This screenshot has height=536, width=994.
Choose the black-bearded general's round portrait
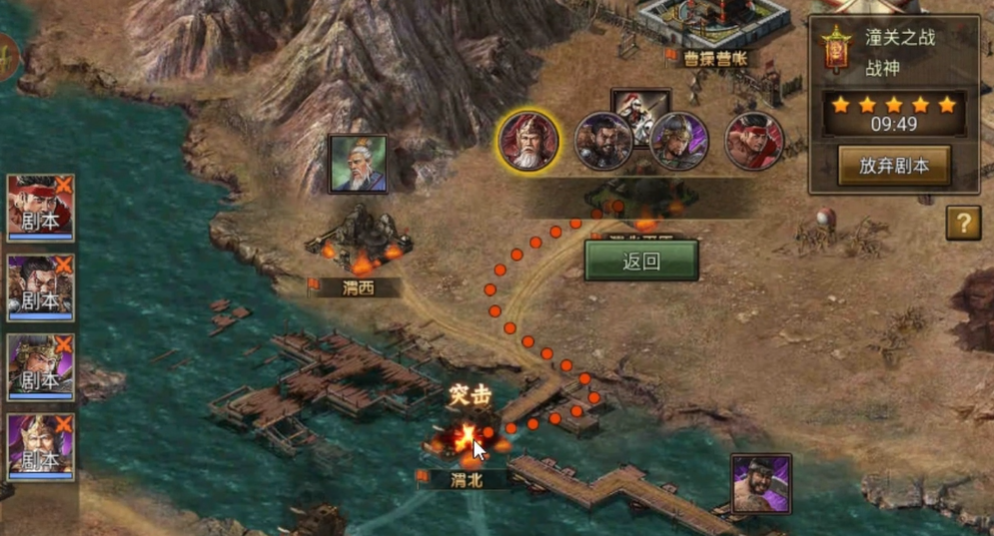[x=603, y=143]
